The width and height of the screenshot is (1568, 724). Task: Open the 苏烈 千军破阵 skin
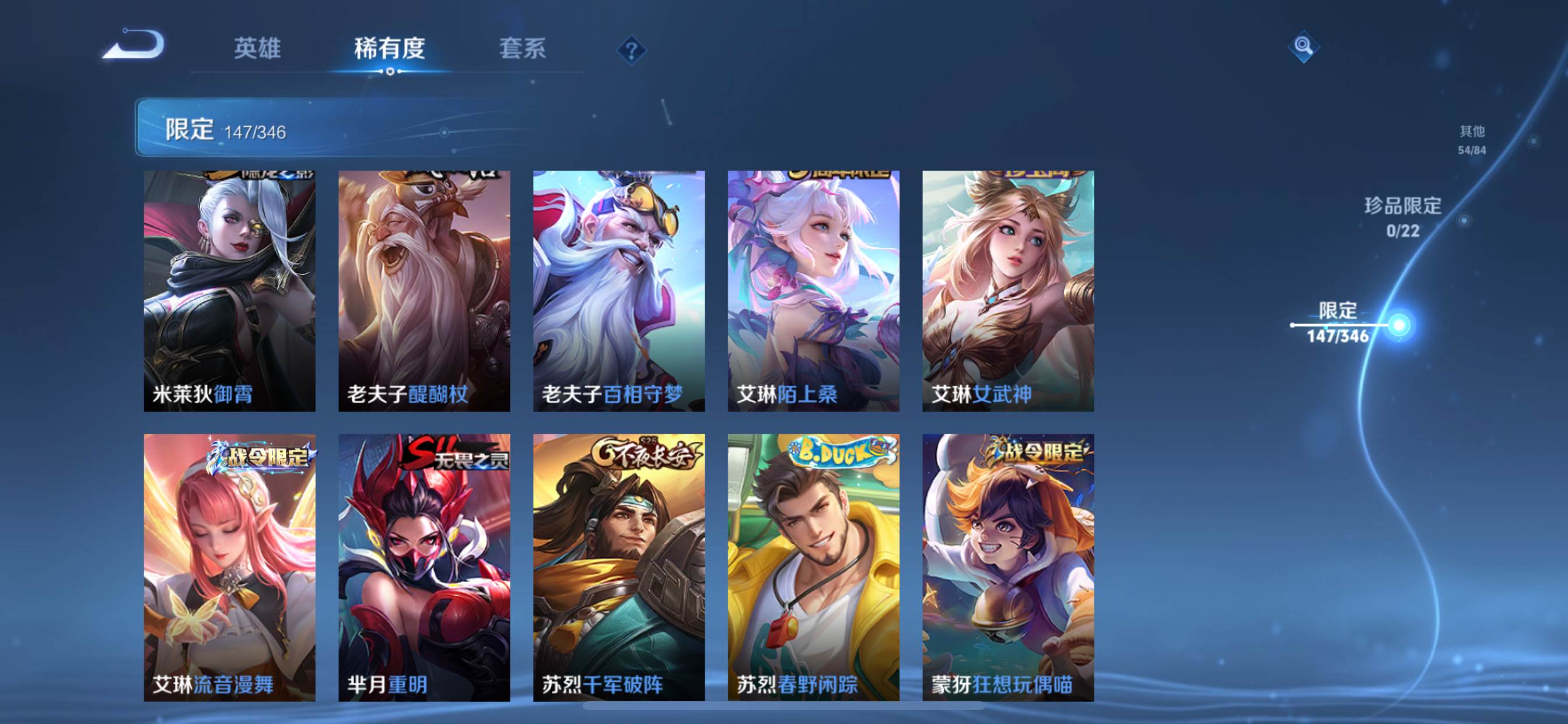(619, 567)
